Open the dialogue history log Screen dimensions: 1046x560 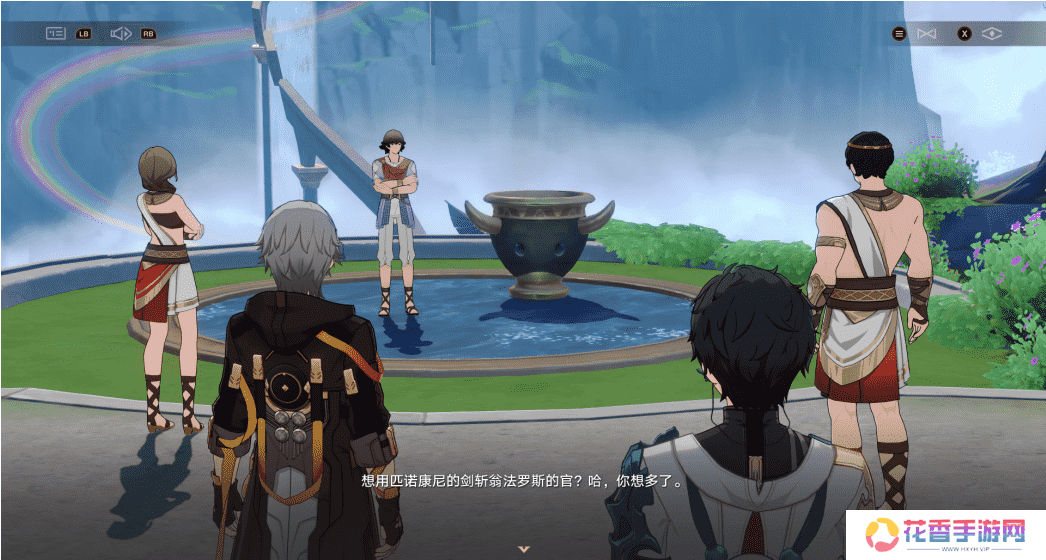[56, 33]
